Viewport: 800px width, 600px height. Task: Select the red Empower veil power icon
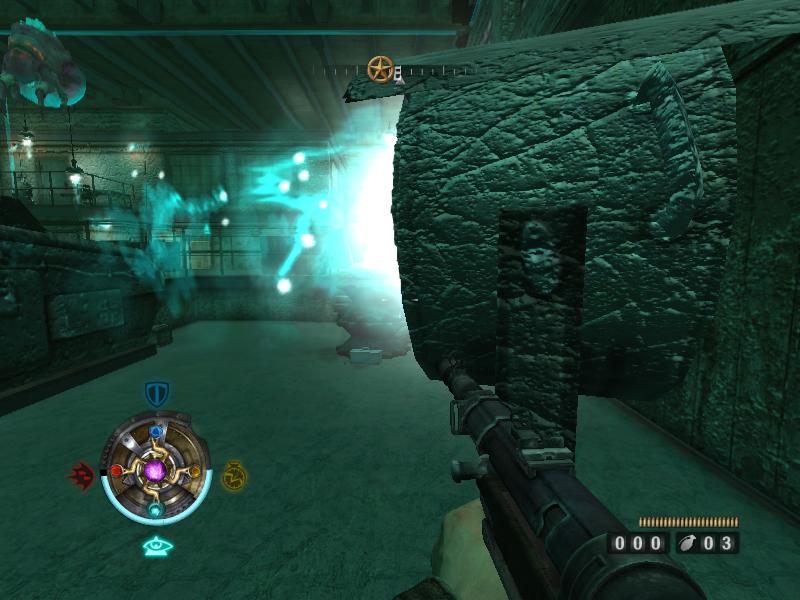click(x=81, y=474)
